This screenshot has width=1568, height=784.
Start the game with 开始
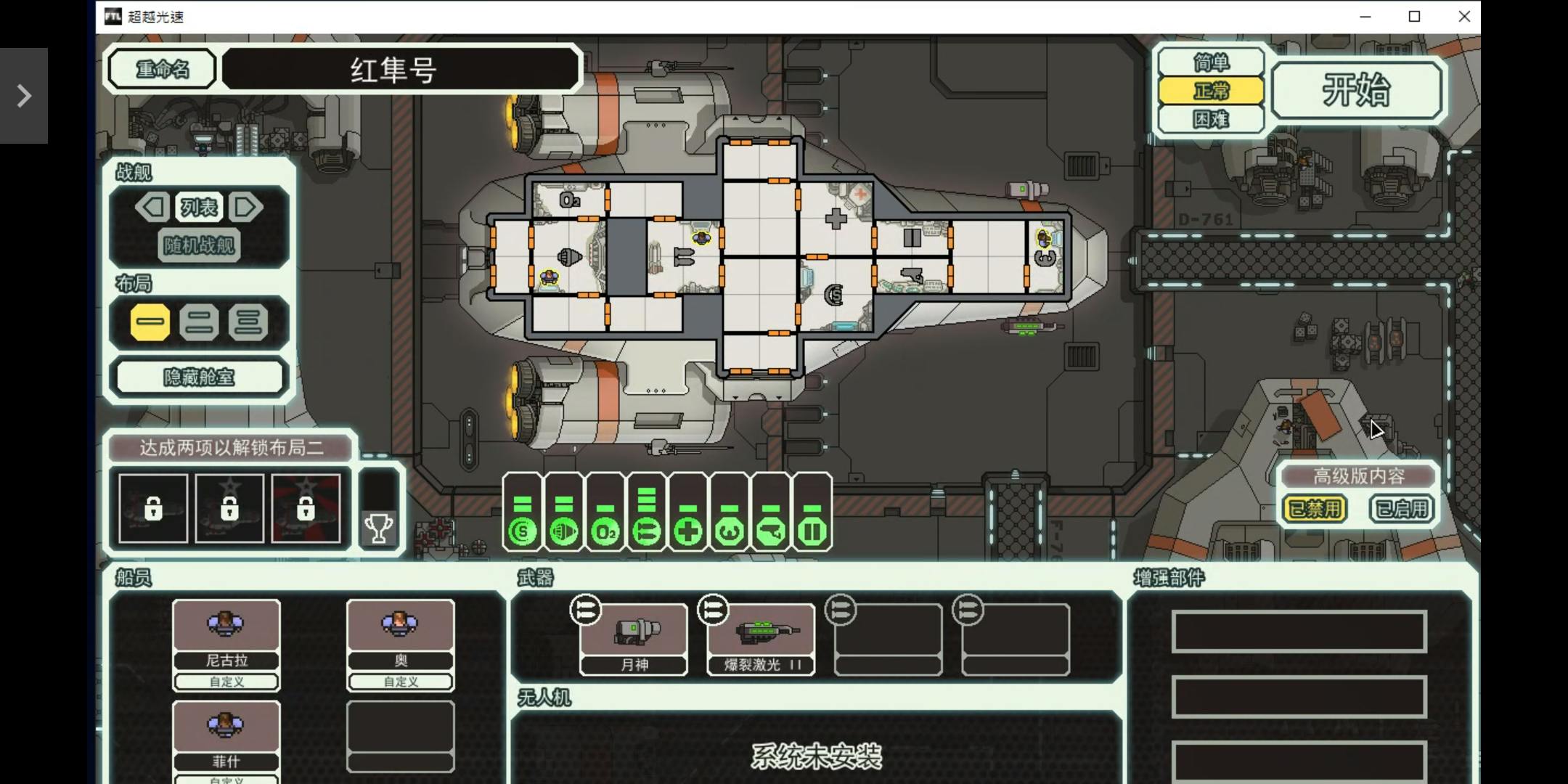pyautogui.click(x=1356, y=90)
